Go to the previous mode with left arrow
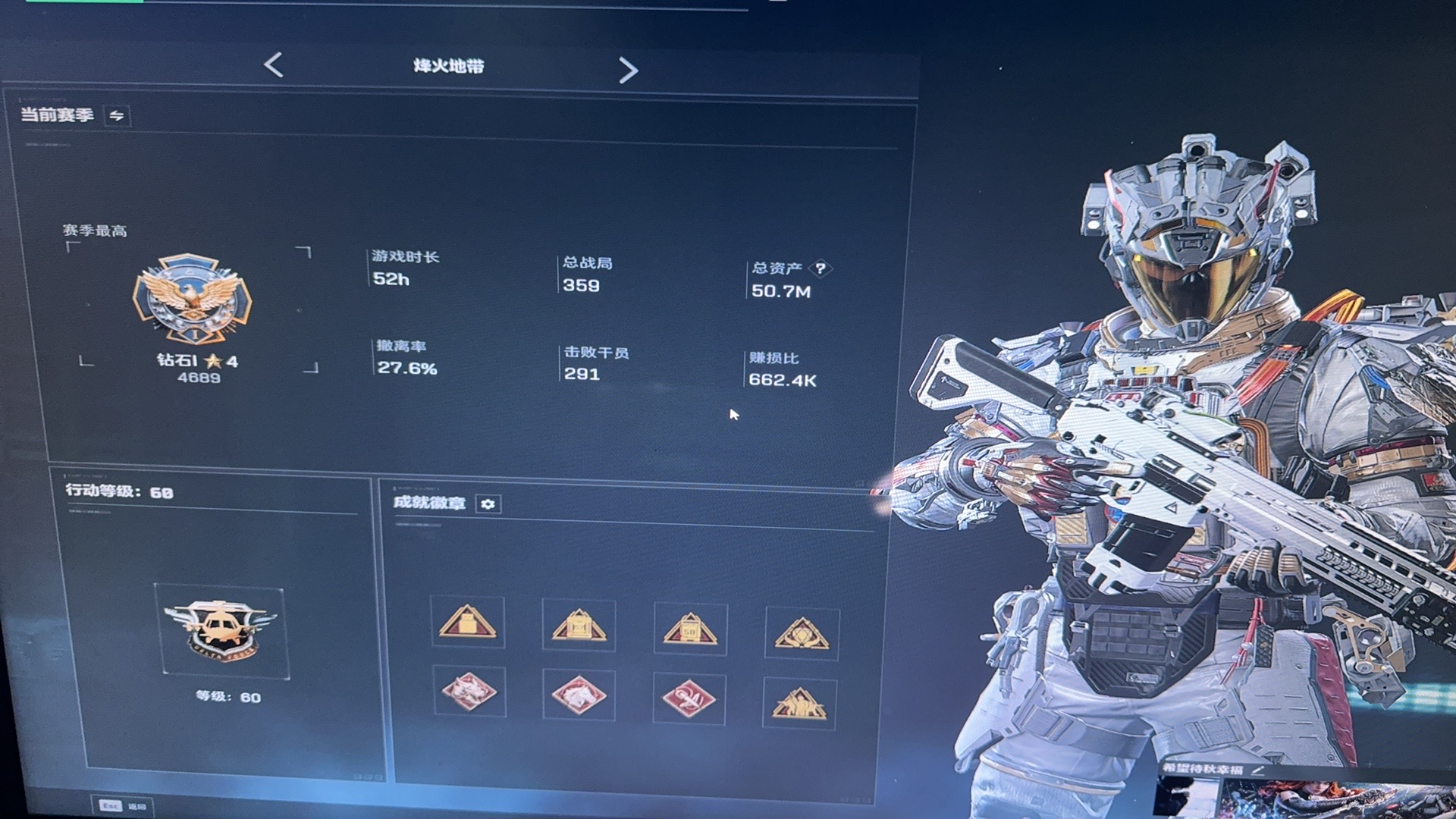Image resolution: width=1456 pixels, height=819 pixels. 274,65
